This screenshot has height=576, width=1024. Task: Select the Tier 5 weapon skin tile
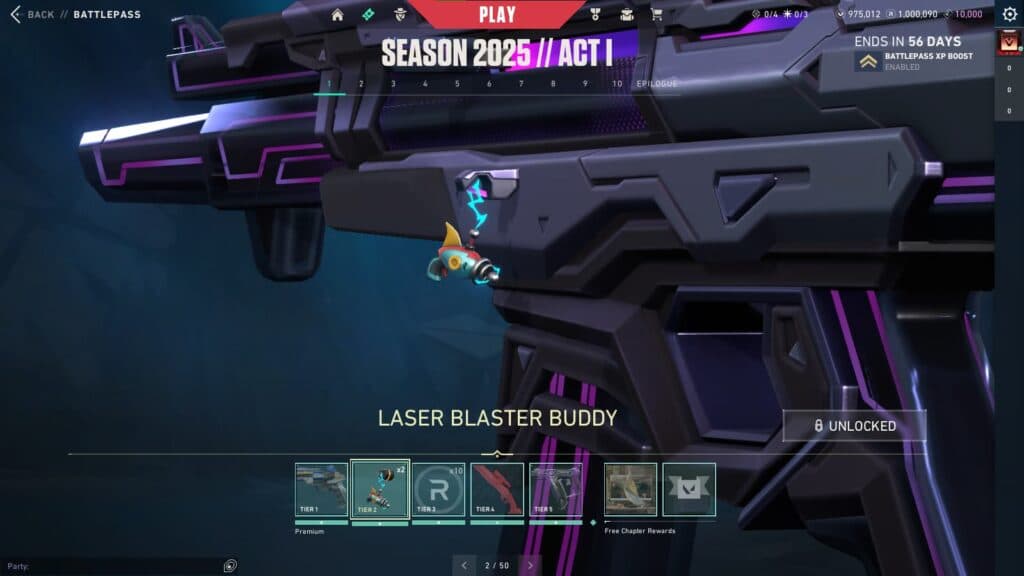pyautogui.click(x=555, y=490)
